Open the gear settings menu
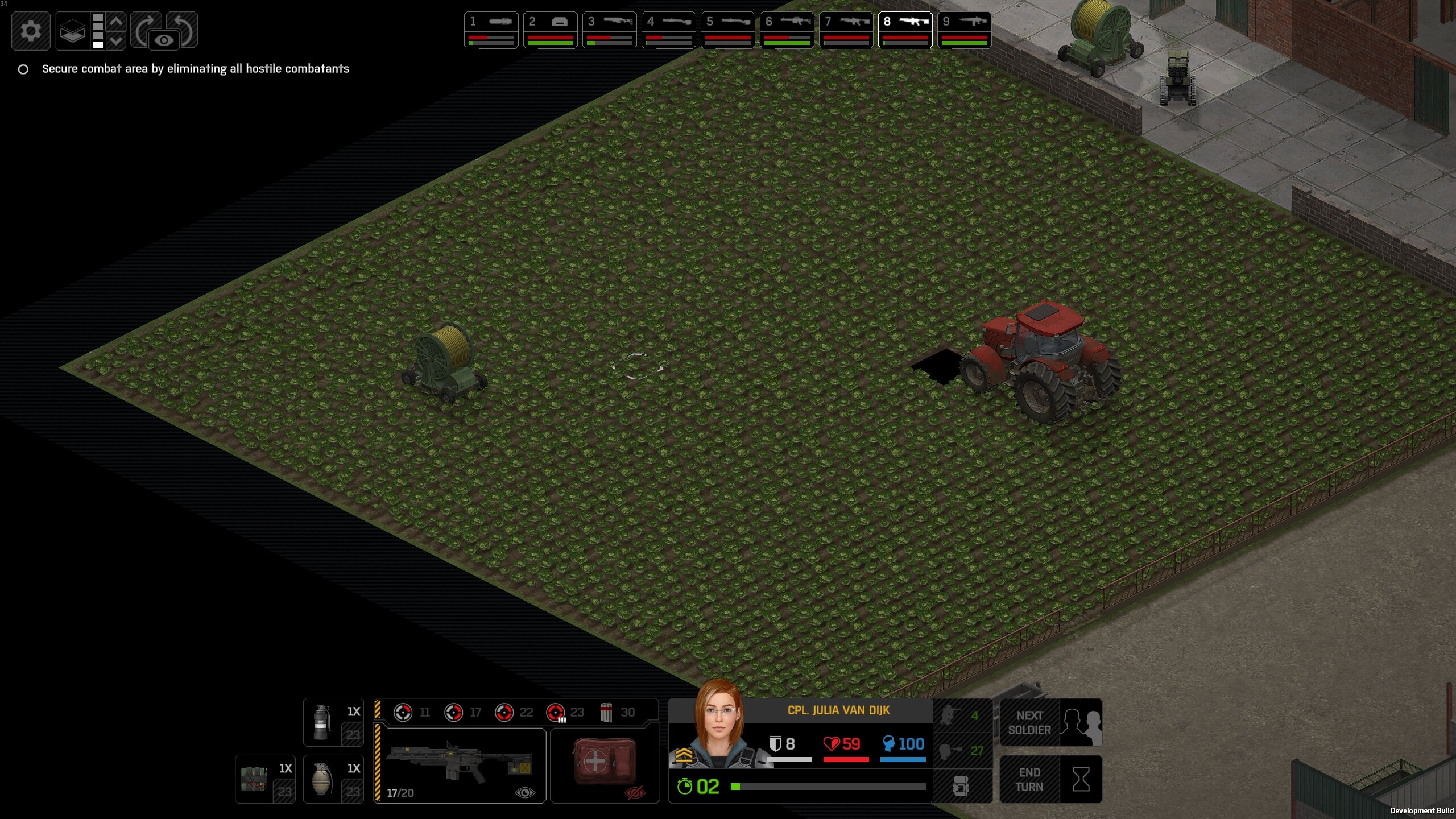The height and width of the screenshot is (819, 1456). coord(31,30)
